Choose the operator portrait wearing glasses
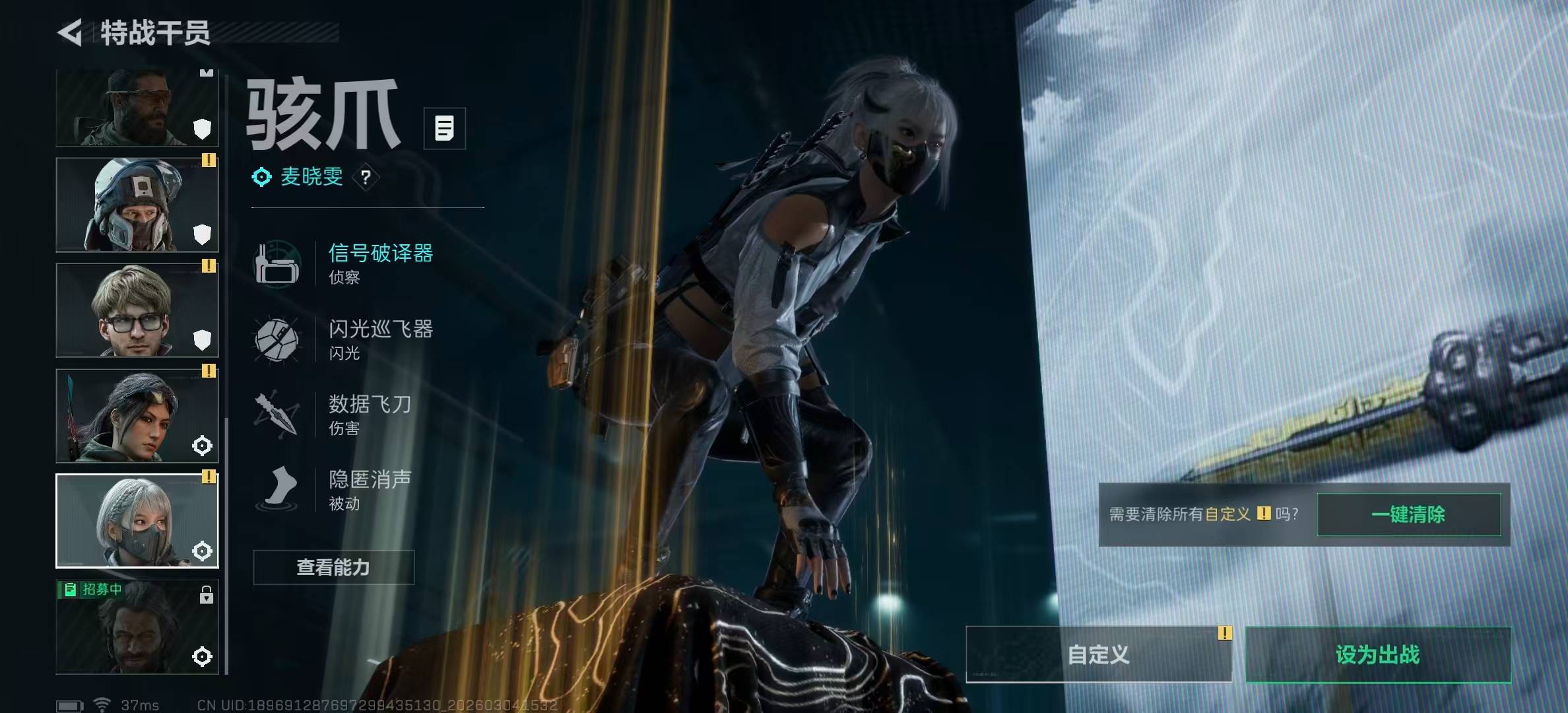The width and height of the screenshot is (1568, 713). [x=137, y=310]
